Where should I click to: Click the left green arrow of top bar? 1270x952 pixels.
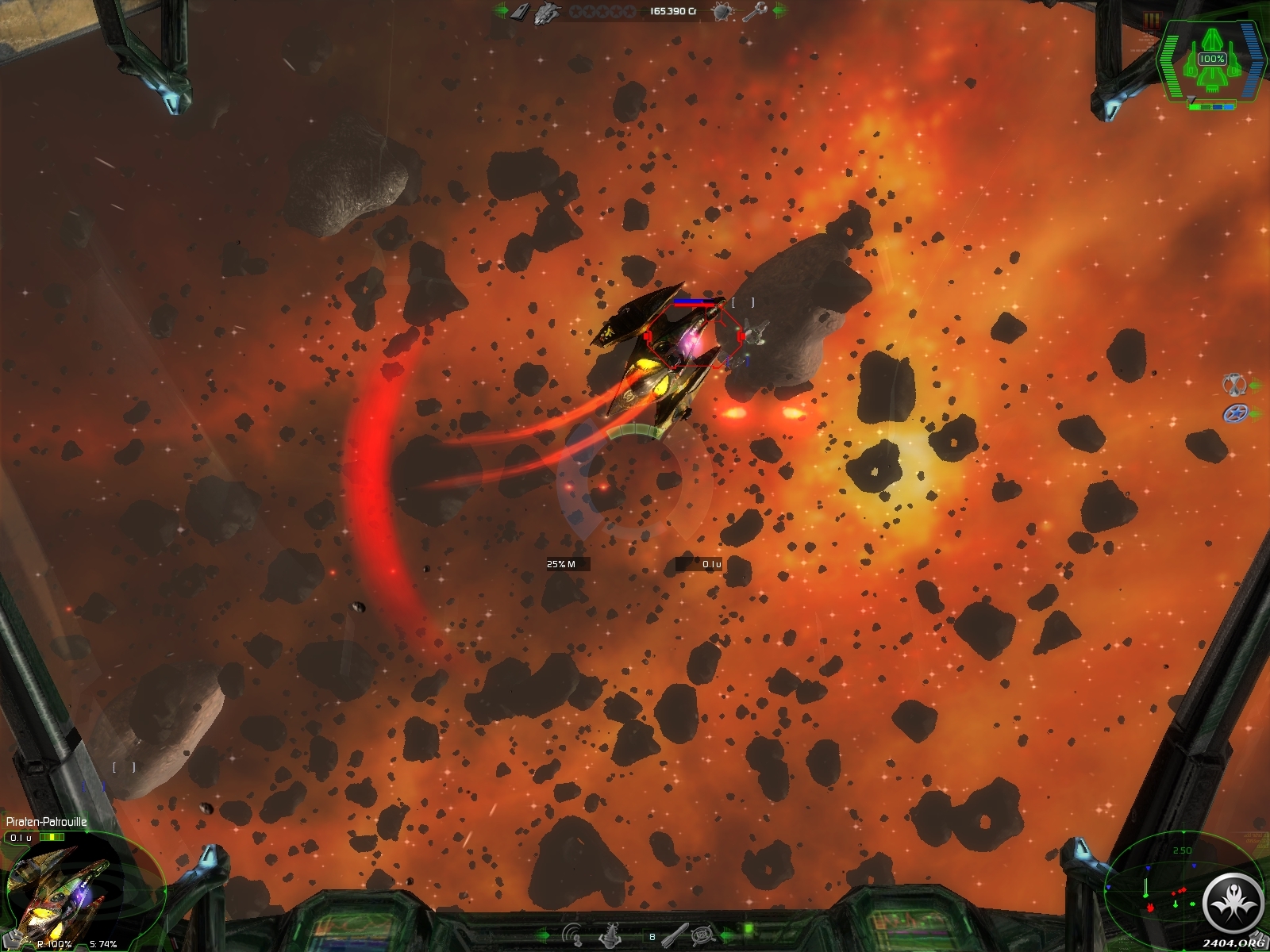[501, 11]
